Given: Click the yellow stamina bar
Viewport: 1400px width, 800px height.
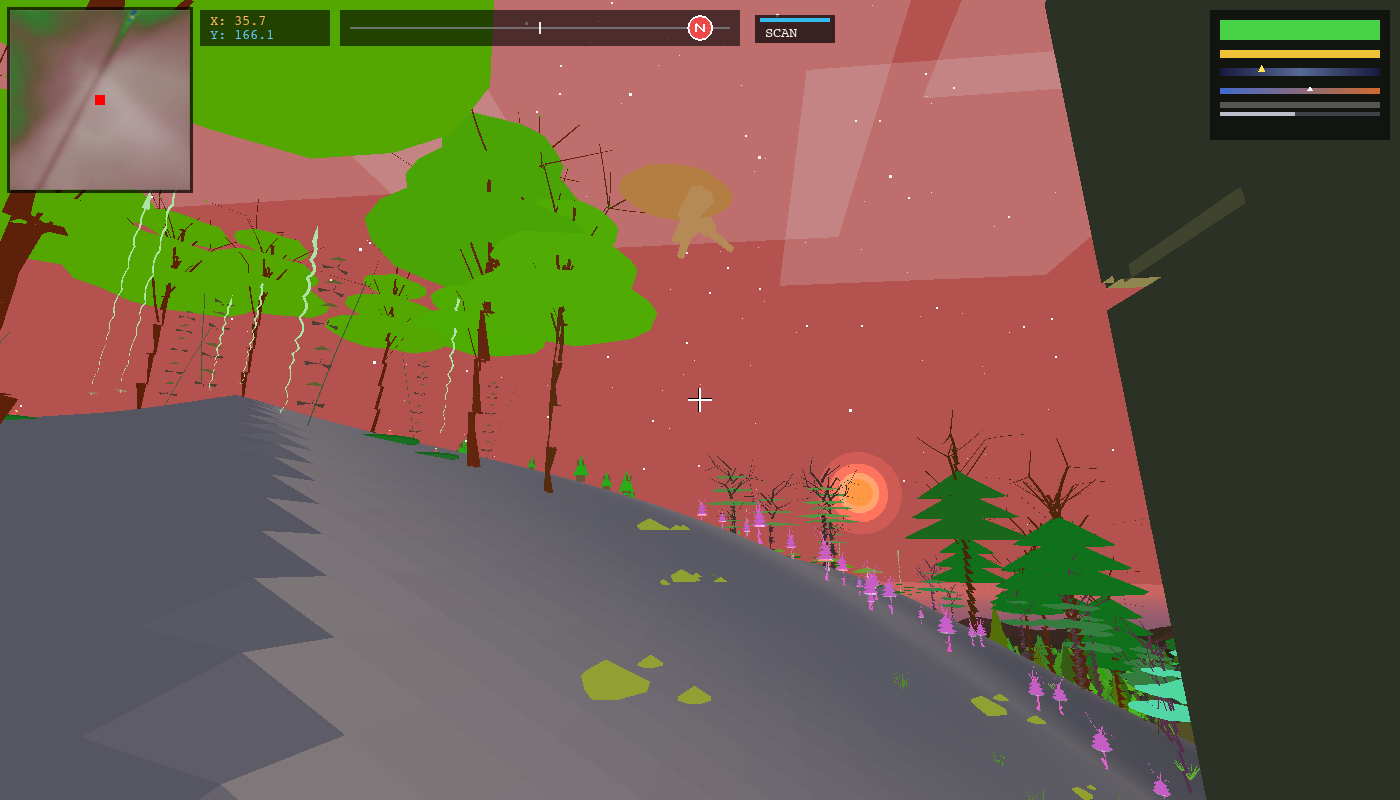Looking at the screenshot, I should click(x=1298, y=54).
